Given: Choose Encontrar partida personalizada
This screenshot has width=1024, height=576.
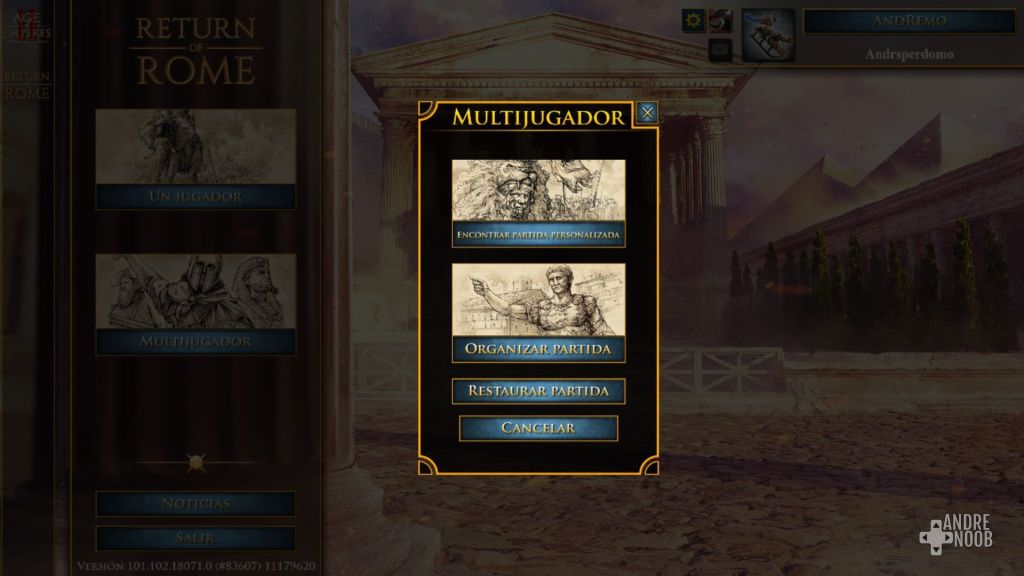Looking at the screenshot, I should 538,203.
